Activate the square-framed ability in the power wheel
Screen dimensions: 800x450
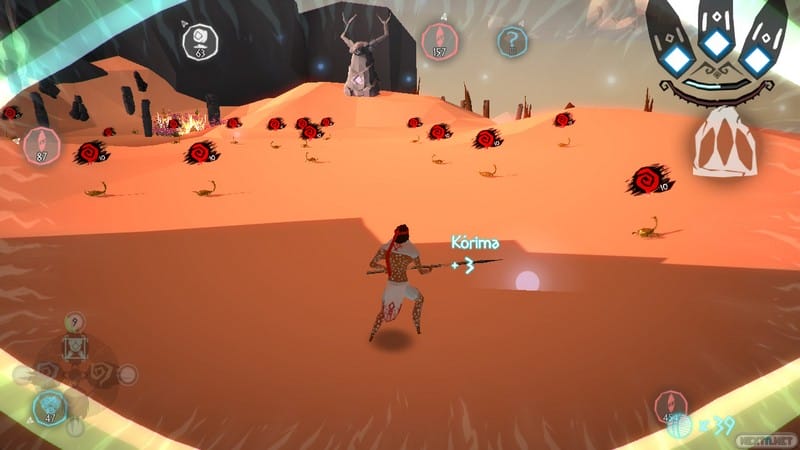click(x=75, y=347)
